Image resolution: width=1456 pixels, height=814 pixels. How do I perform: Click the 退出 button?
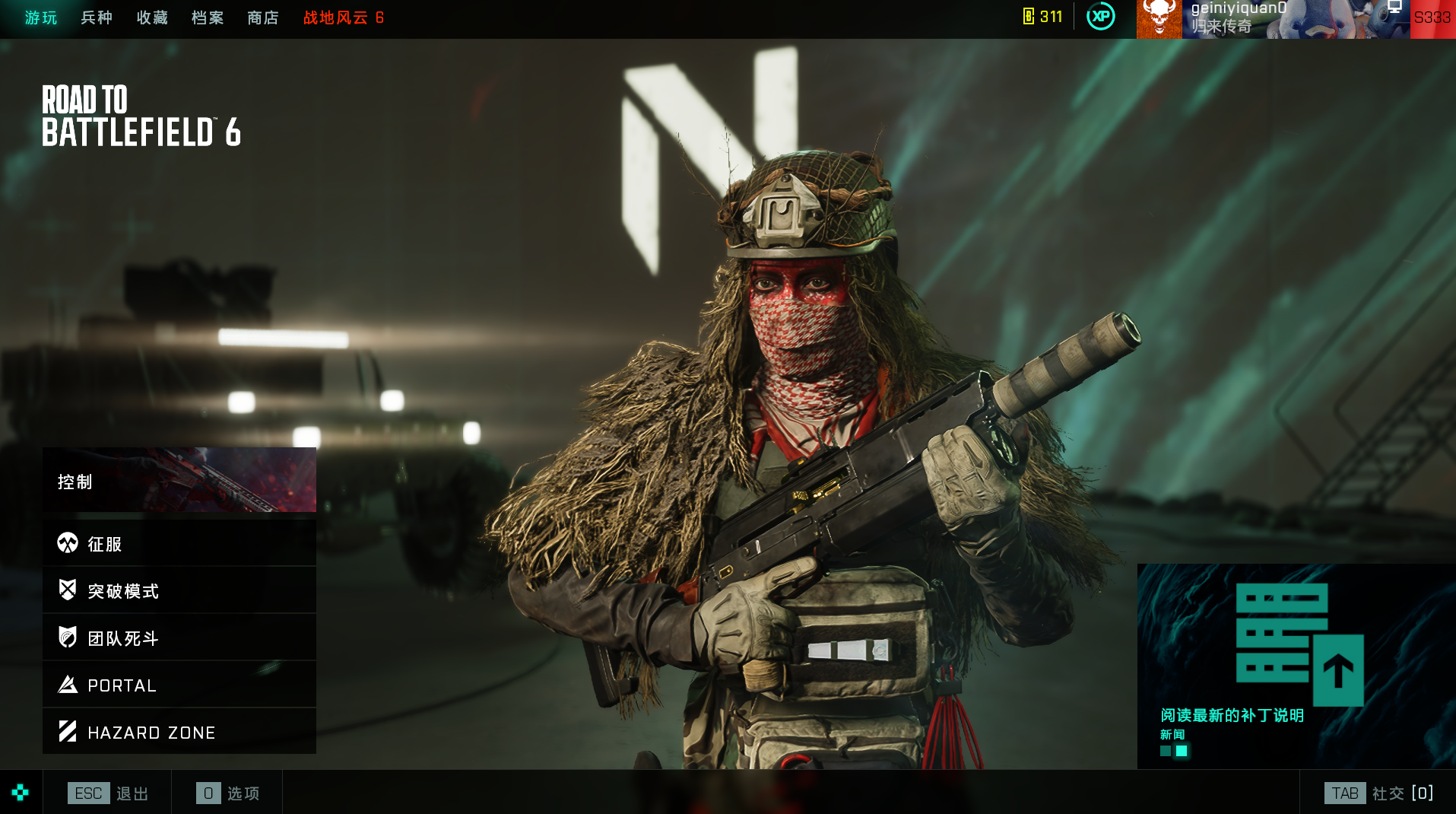(109, 793)
